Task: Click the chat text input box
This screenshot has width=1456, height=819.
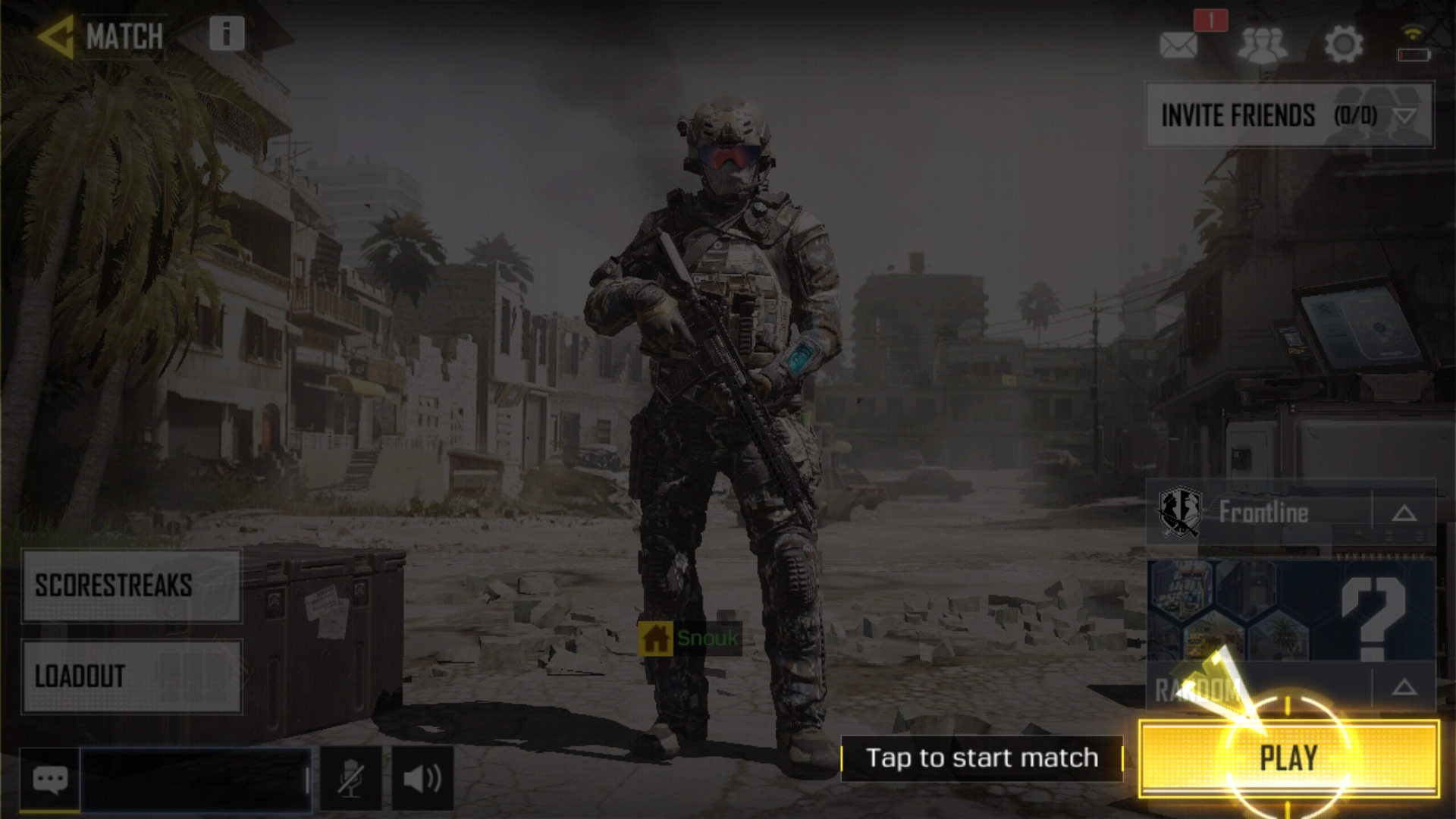Action: [x=195, y=779]
